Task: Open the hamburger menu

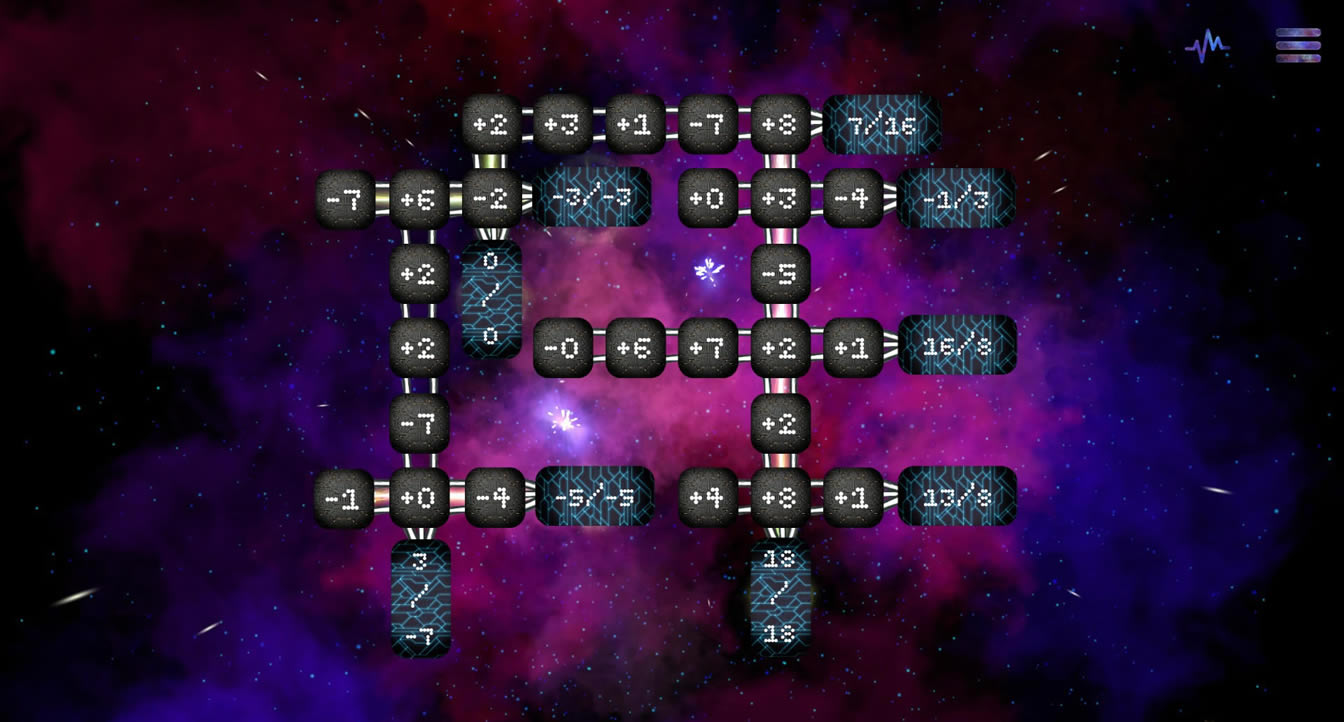Action: 1298,45
